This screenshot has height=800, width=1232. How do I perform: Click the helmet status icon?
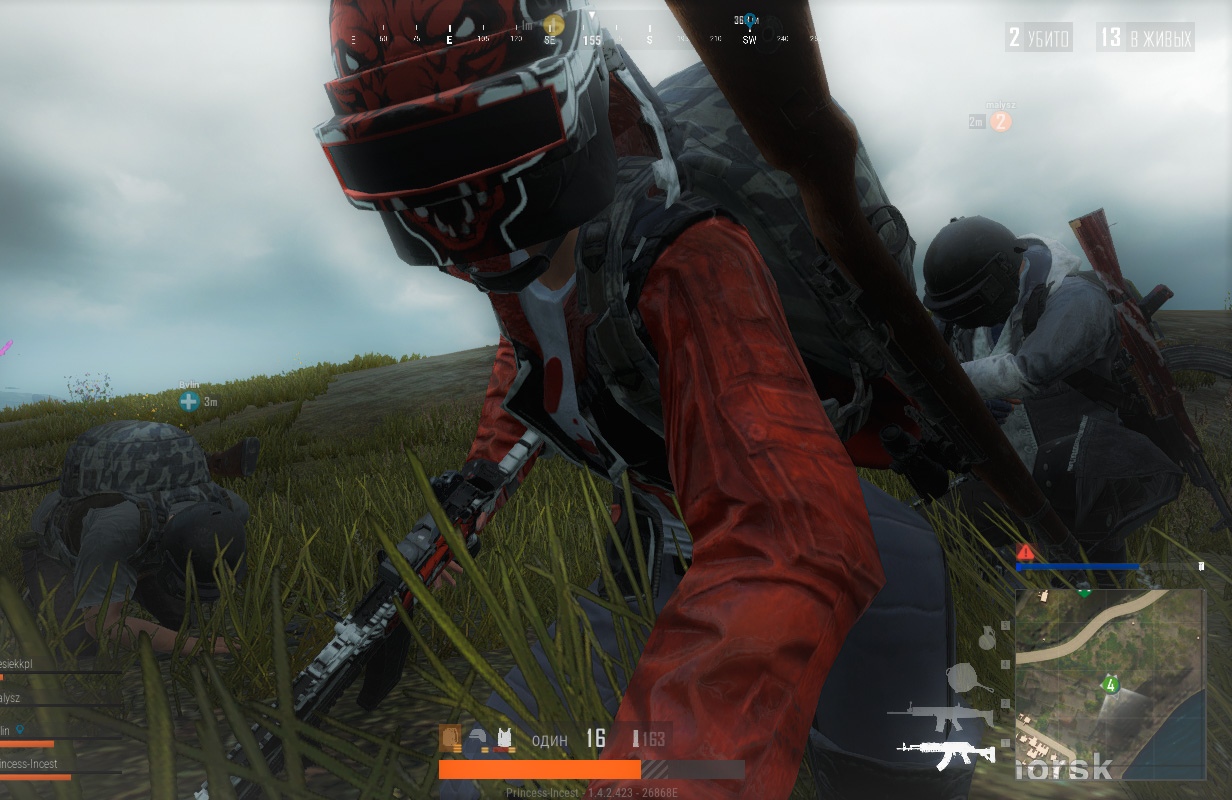click(478, 739)
